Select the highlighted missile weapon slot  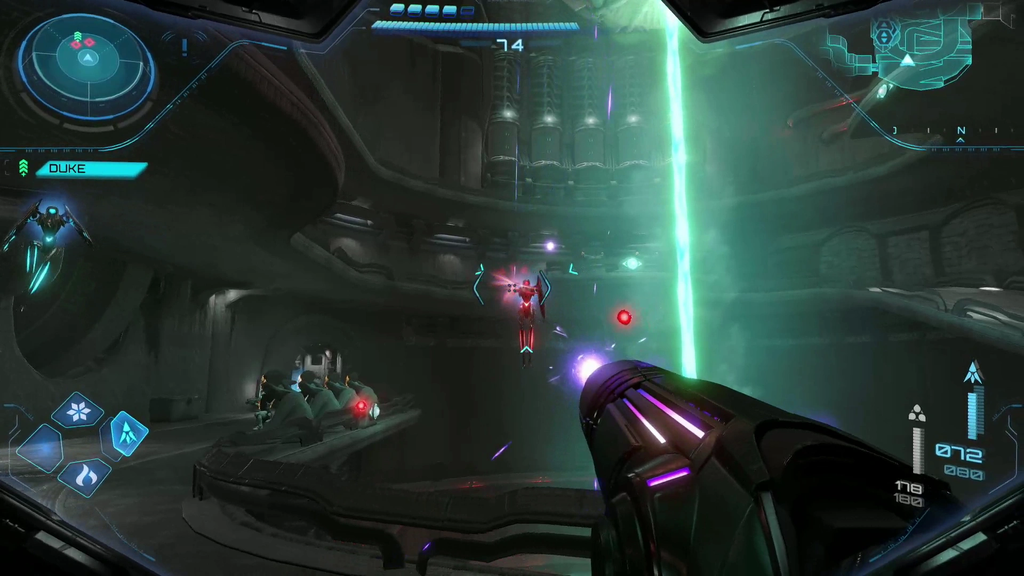(126, 433)
